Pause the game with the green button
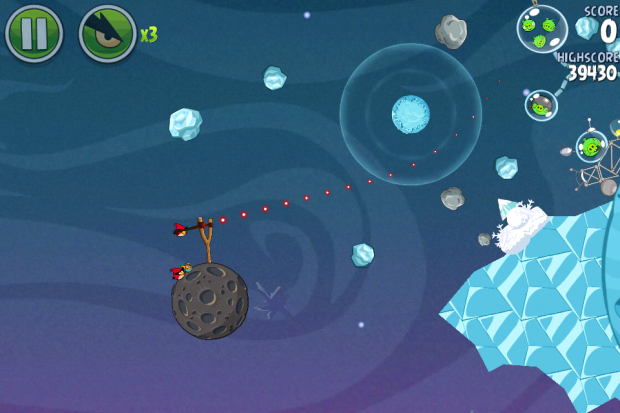Viewport: 620px width, 413px height. 34,33
